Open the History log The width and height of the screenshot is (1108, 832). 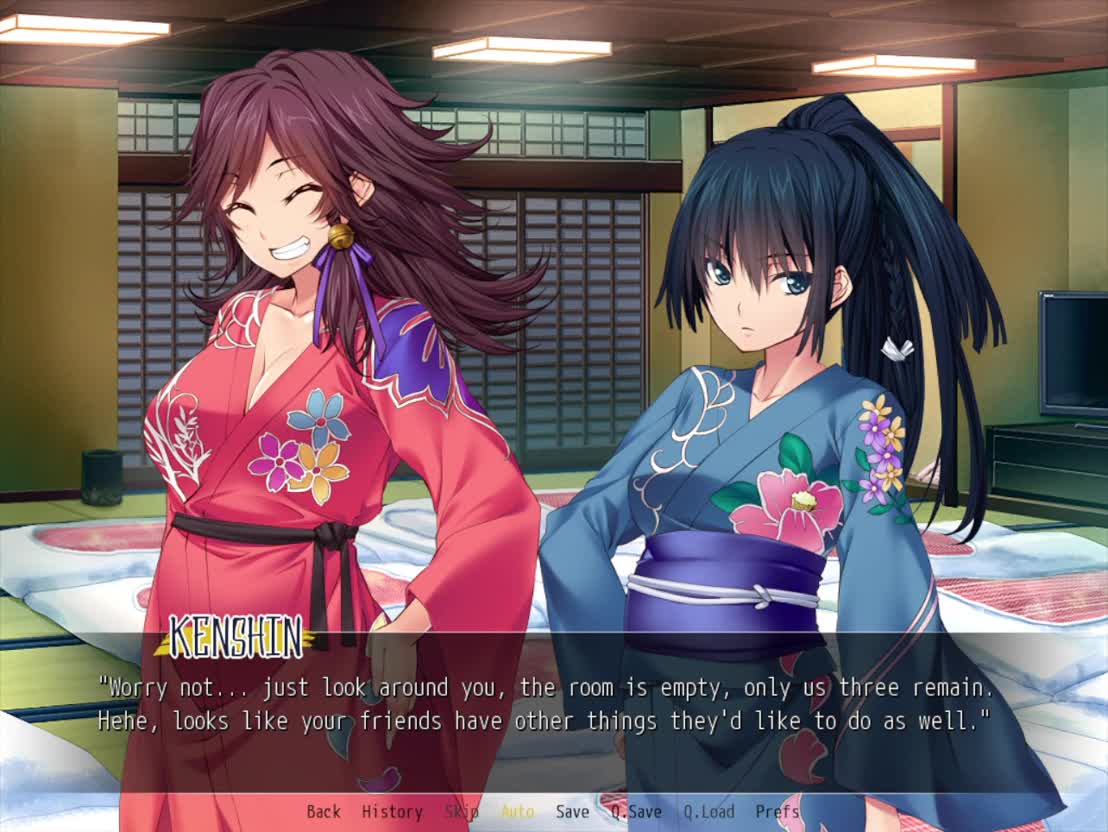pos(391,812)
